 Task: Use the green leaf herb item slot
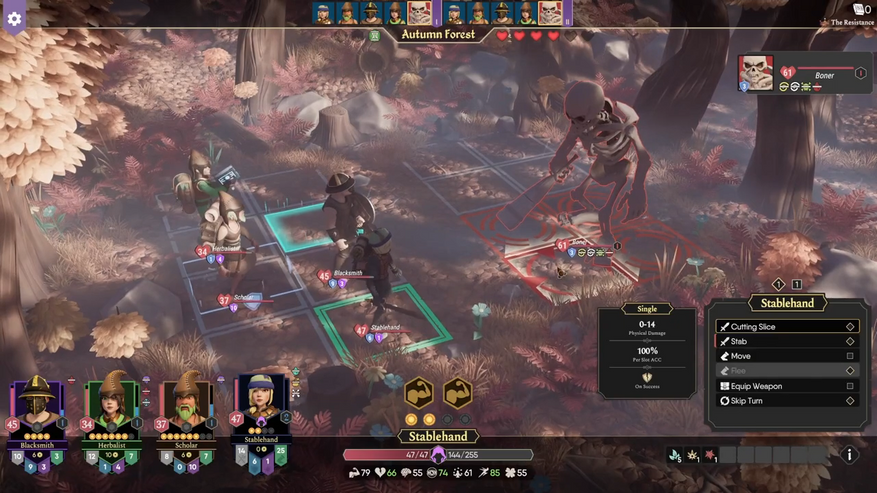click(x=676, y=456)
